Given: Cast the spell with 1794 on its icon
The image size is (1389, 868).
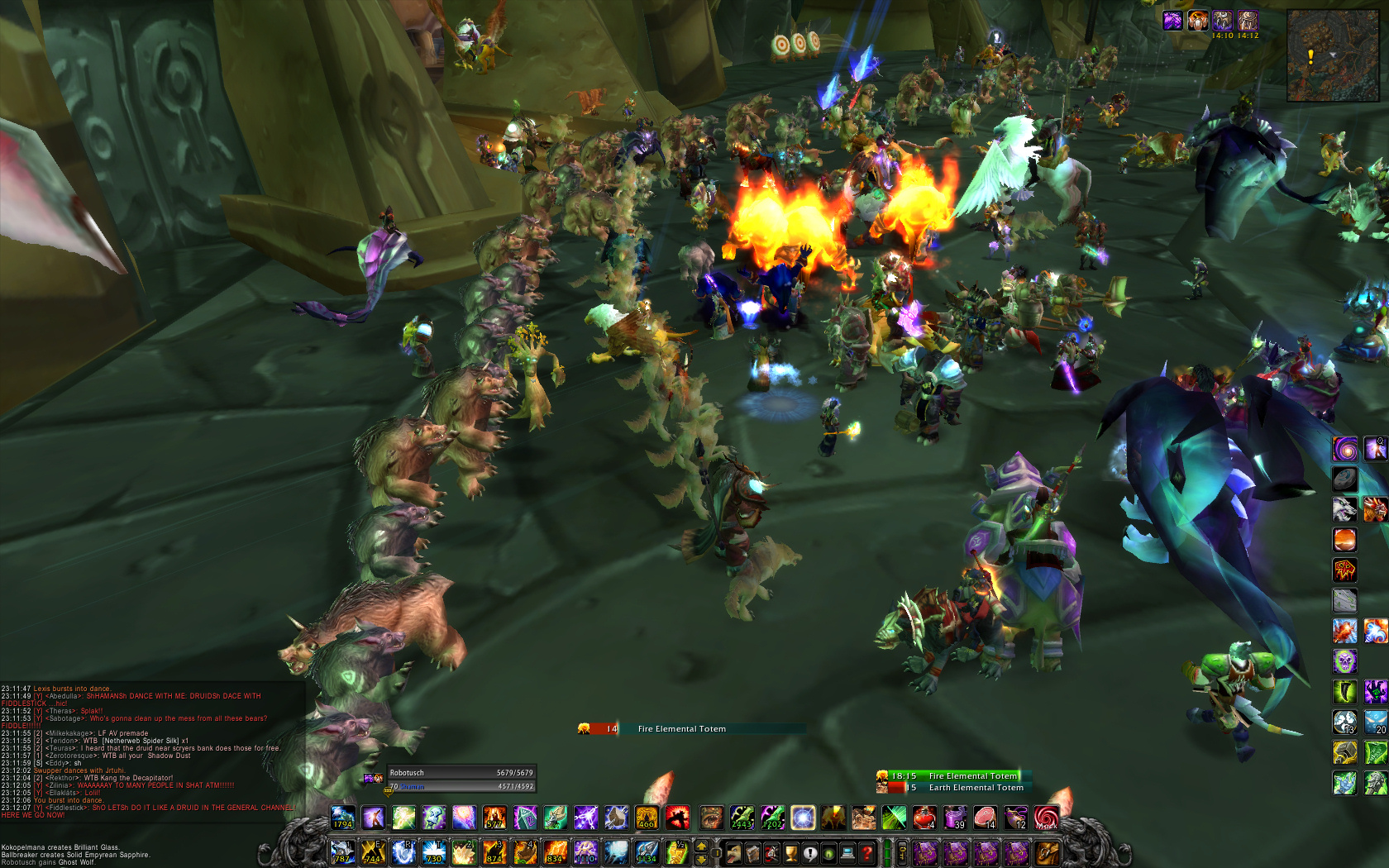Looking at the screenshot, I should [343, 818].
